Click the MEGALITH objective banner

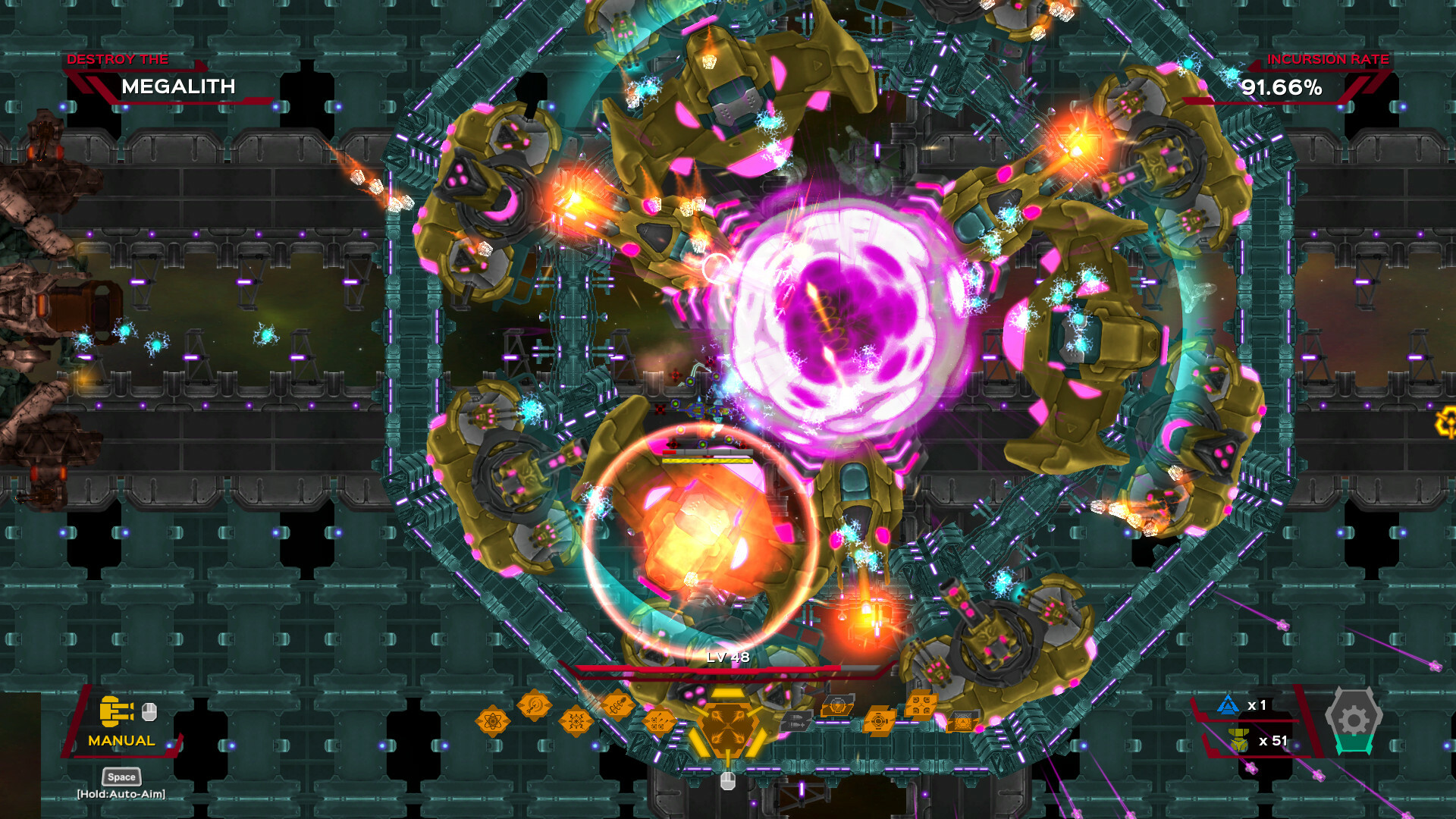(x=179, y=86)
